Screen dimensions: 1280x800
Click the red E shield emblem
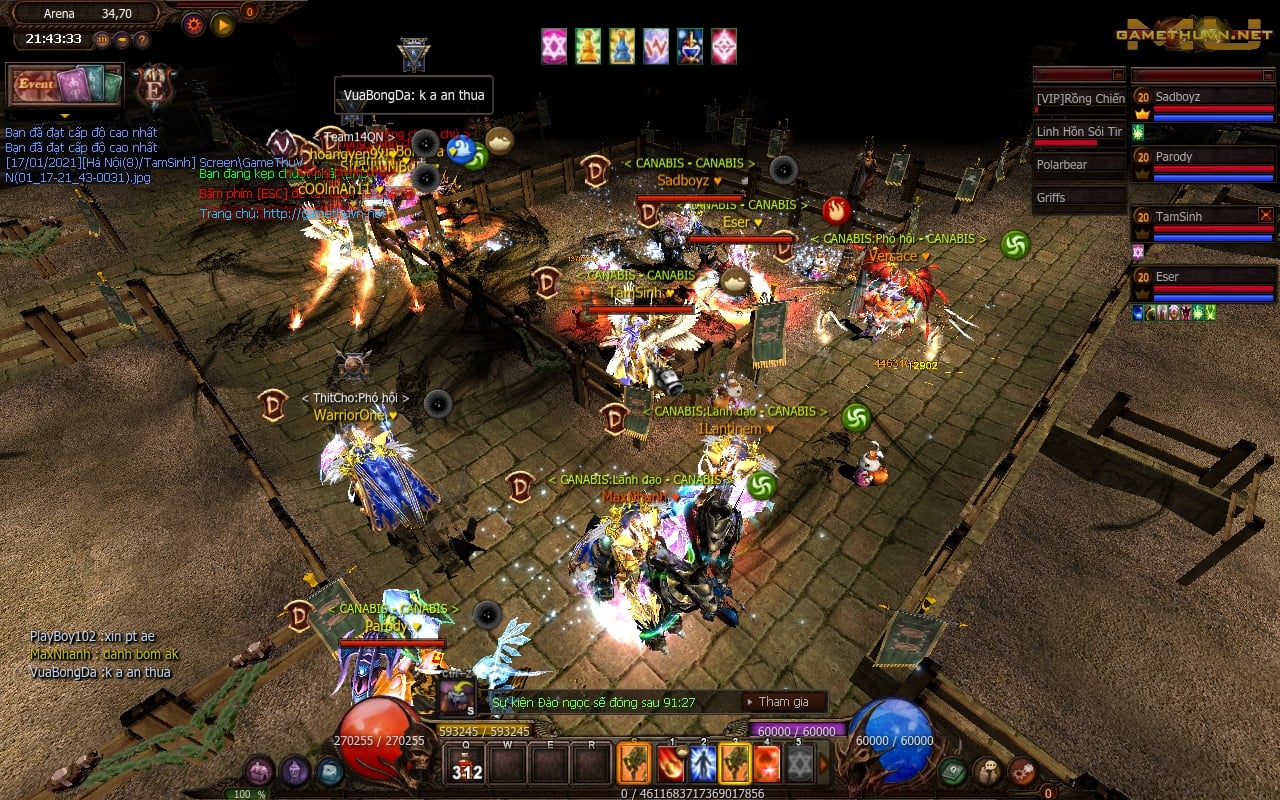point(155,87)
